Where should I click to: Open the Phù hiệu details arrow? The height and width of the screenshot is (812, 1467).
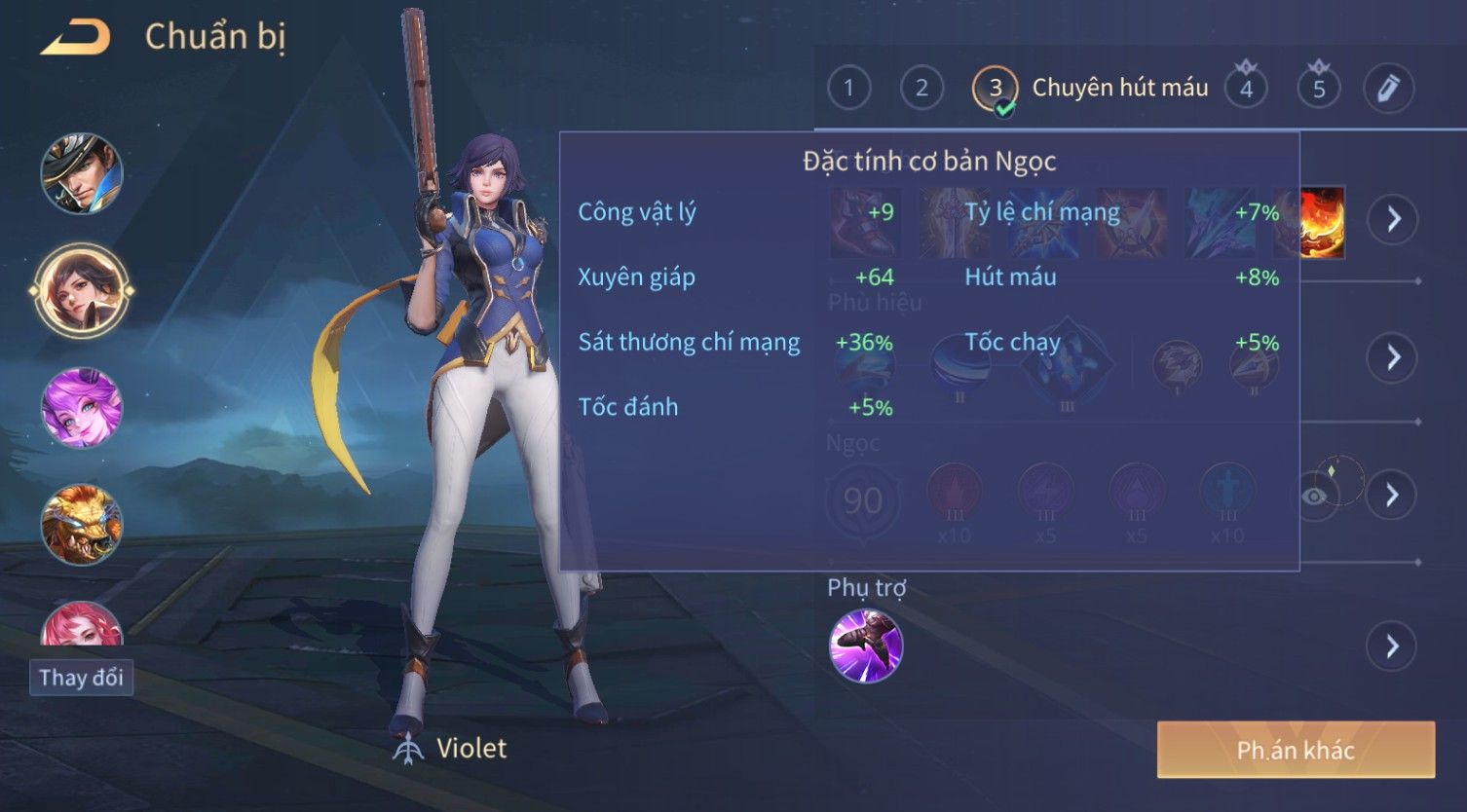pyautogui.click(x=1393, y=357)
